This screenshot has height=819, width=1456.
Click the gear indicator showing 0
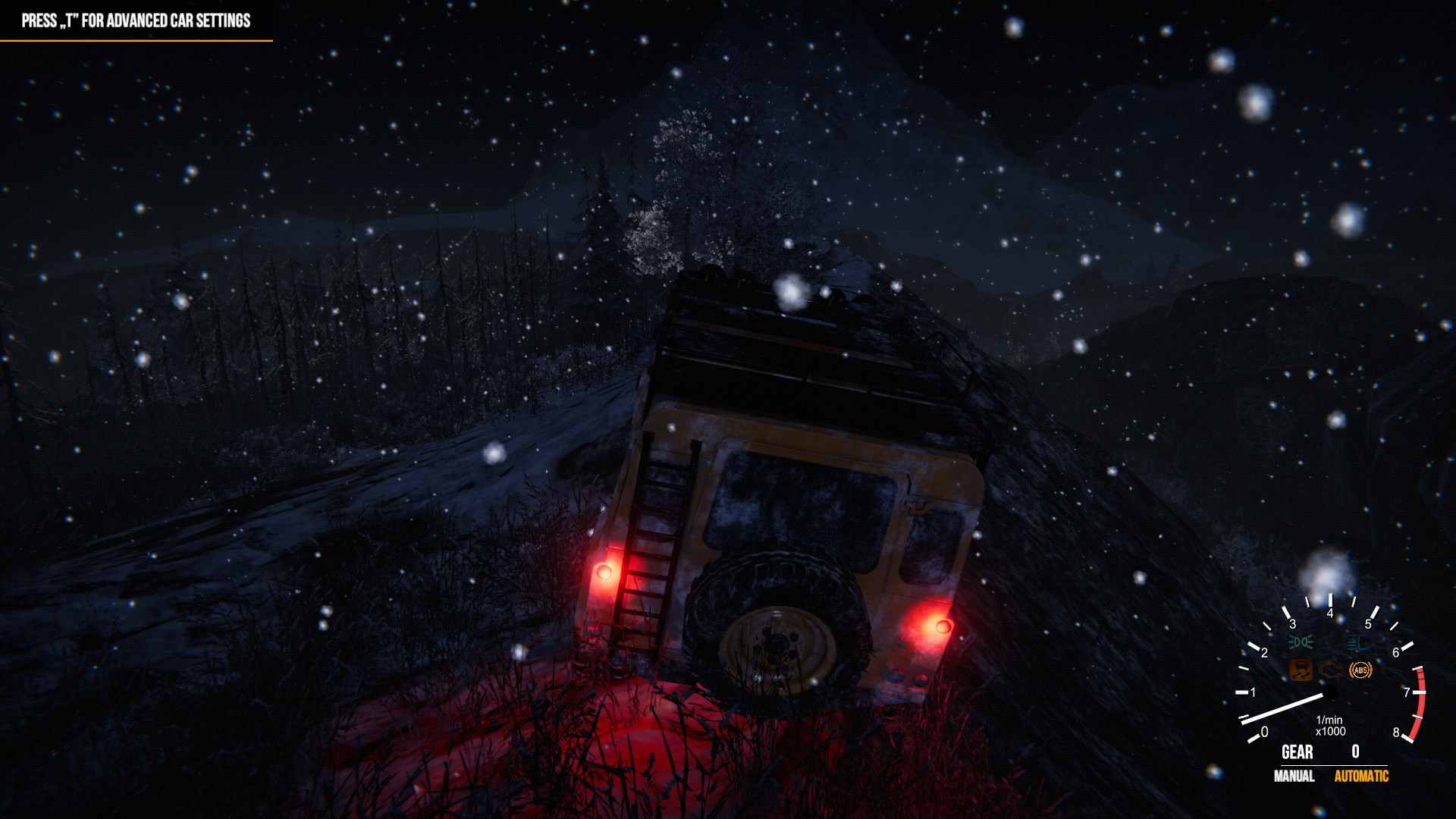(1354, 752)
